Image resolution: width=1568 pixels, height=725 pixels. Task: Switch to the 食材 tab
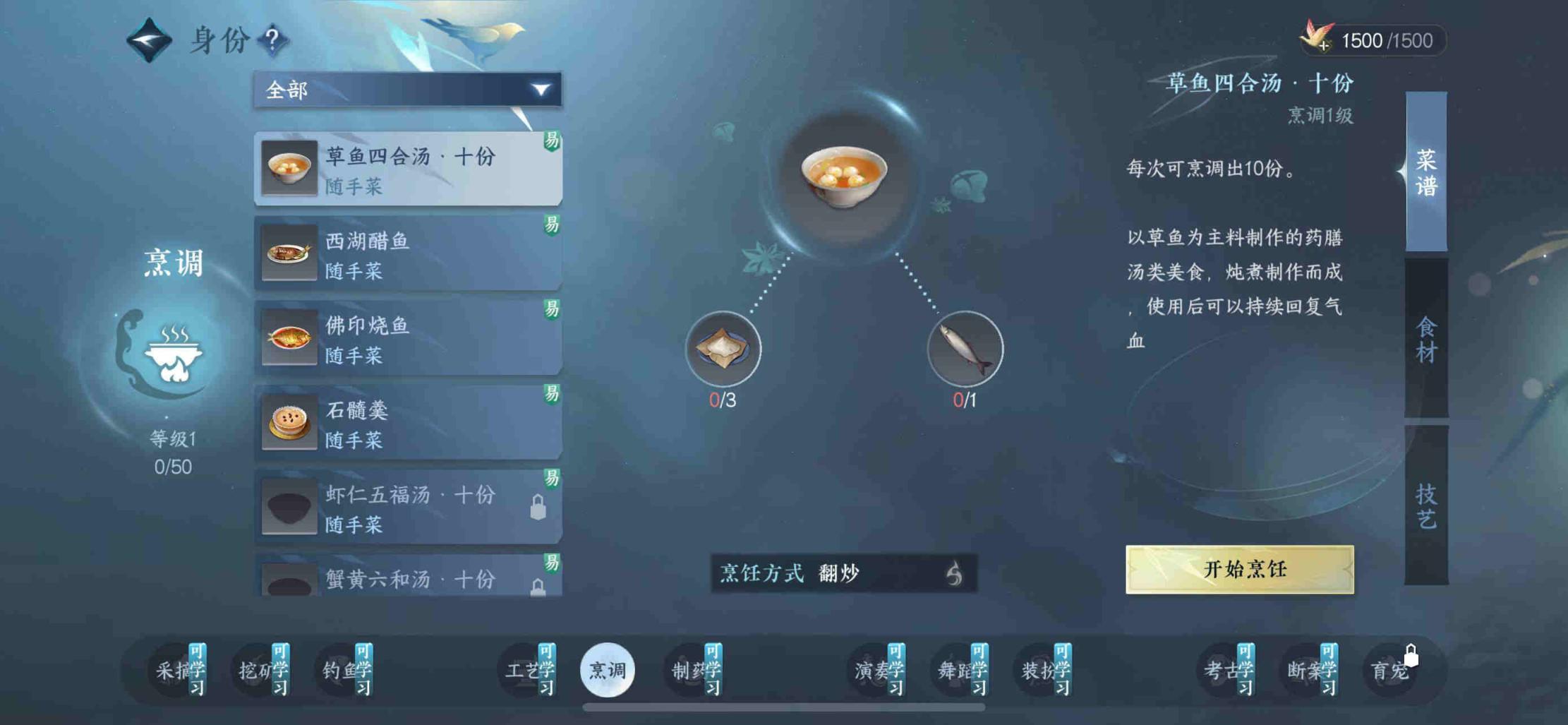pyautogui.click(x=1426, y=339)
